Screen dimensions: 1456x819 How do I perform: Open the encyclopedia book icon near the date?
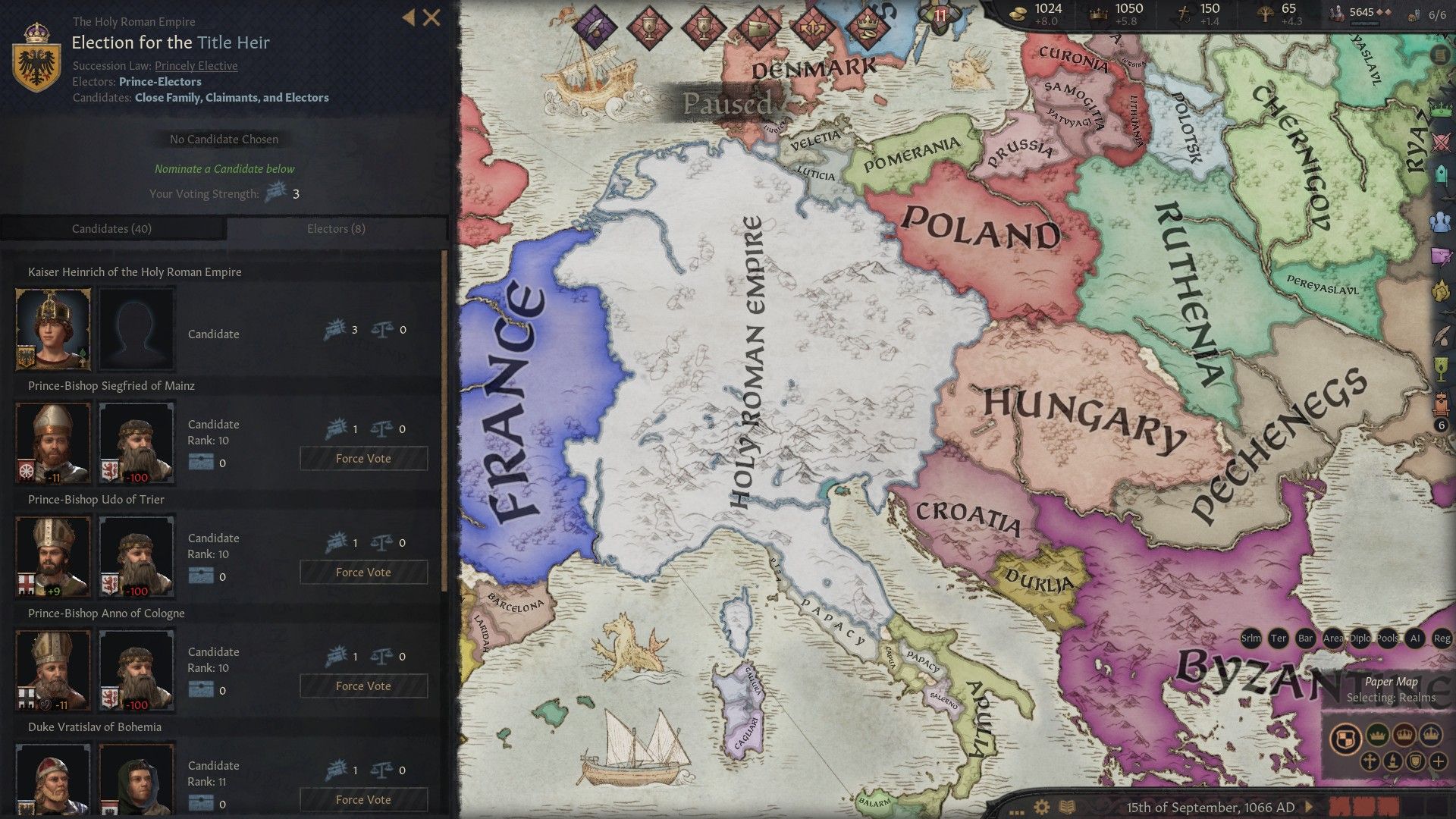click(1067, 806)
